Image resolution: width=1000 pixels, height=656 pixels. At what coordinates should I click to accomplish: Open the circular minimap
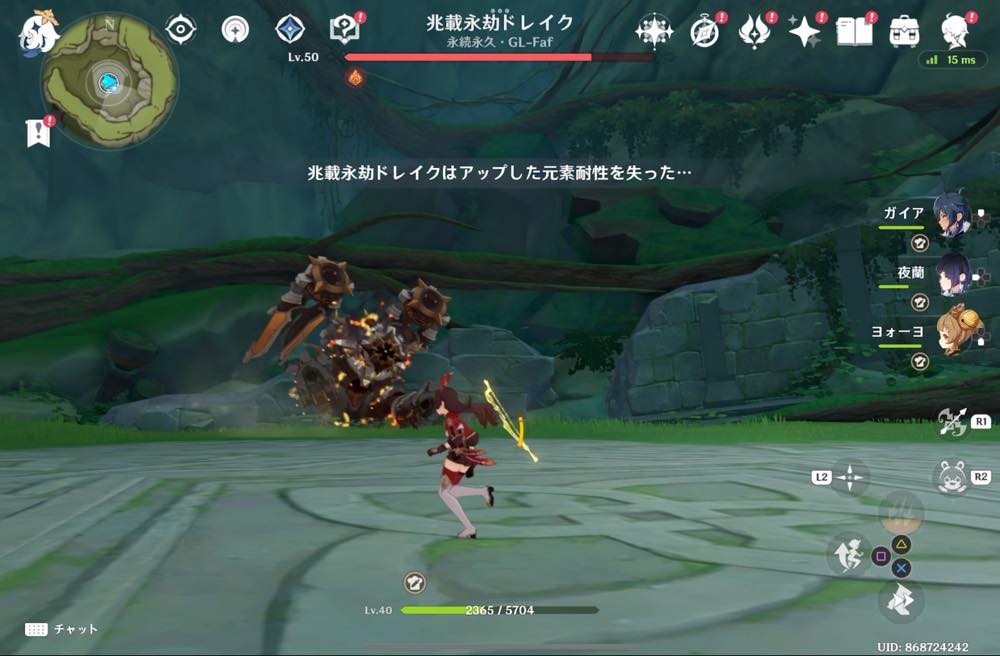(109, 80)
